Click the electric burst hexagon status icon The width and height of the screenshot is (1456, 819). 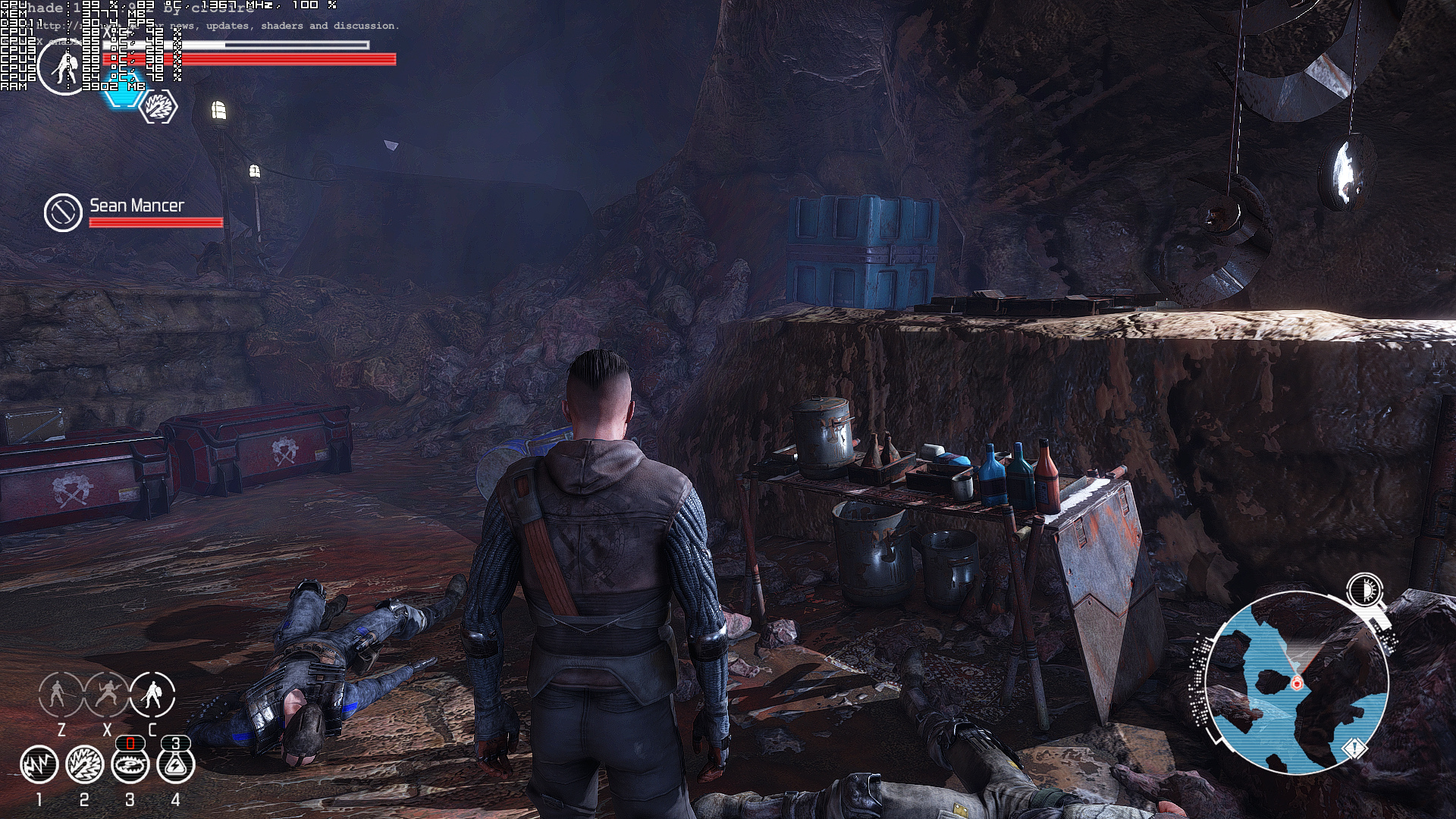159,107
